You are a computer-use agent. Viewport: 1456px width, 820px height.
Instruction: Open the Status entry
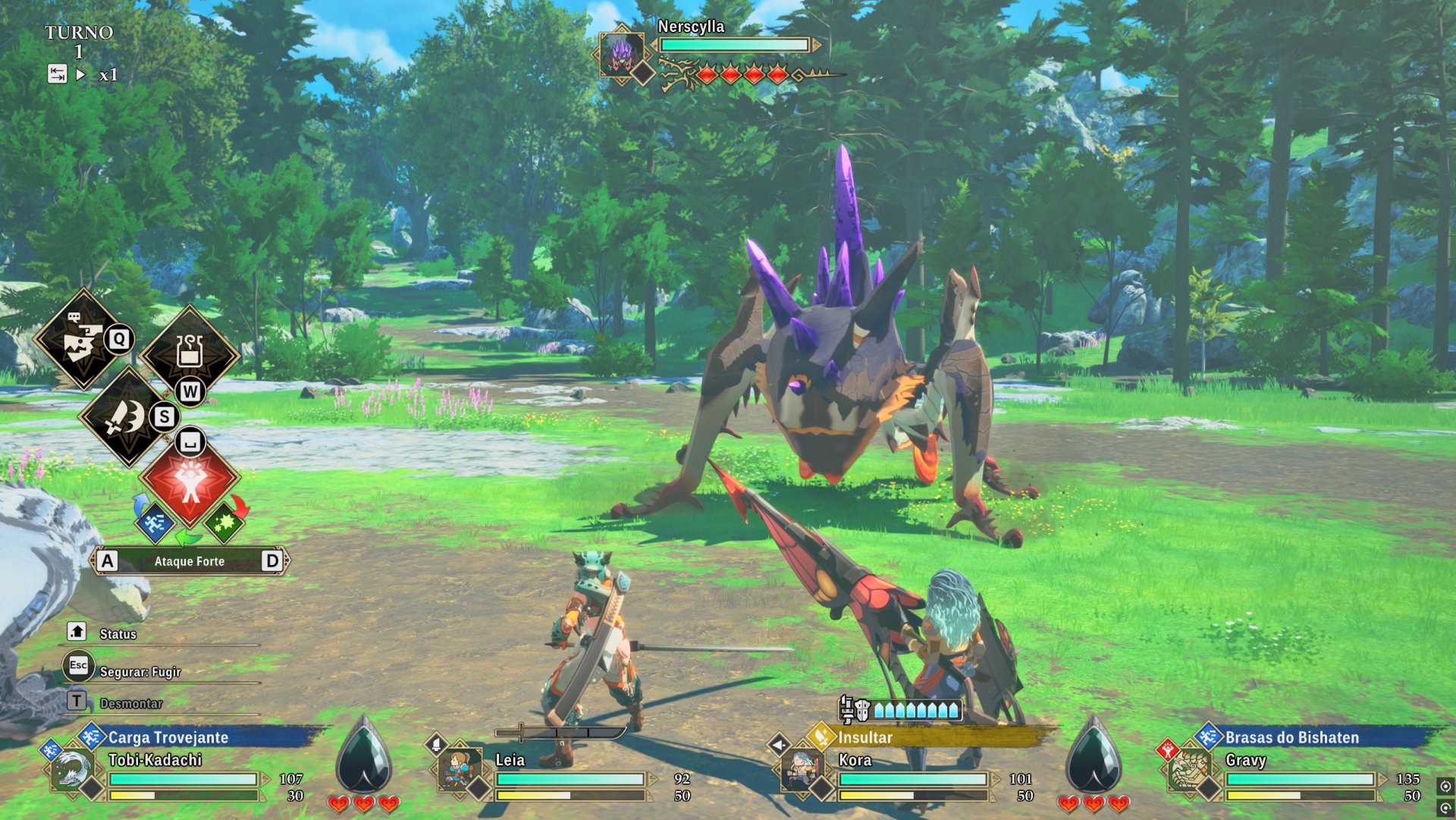click(x=118, y=634)
